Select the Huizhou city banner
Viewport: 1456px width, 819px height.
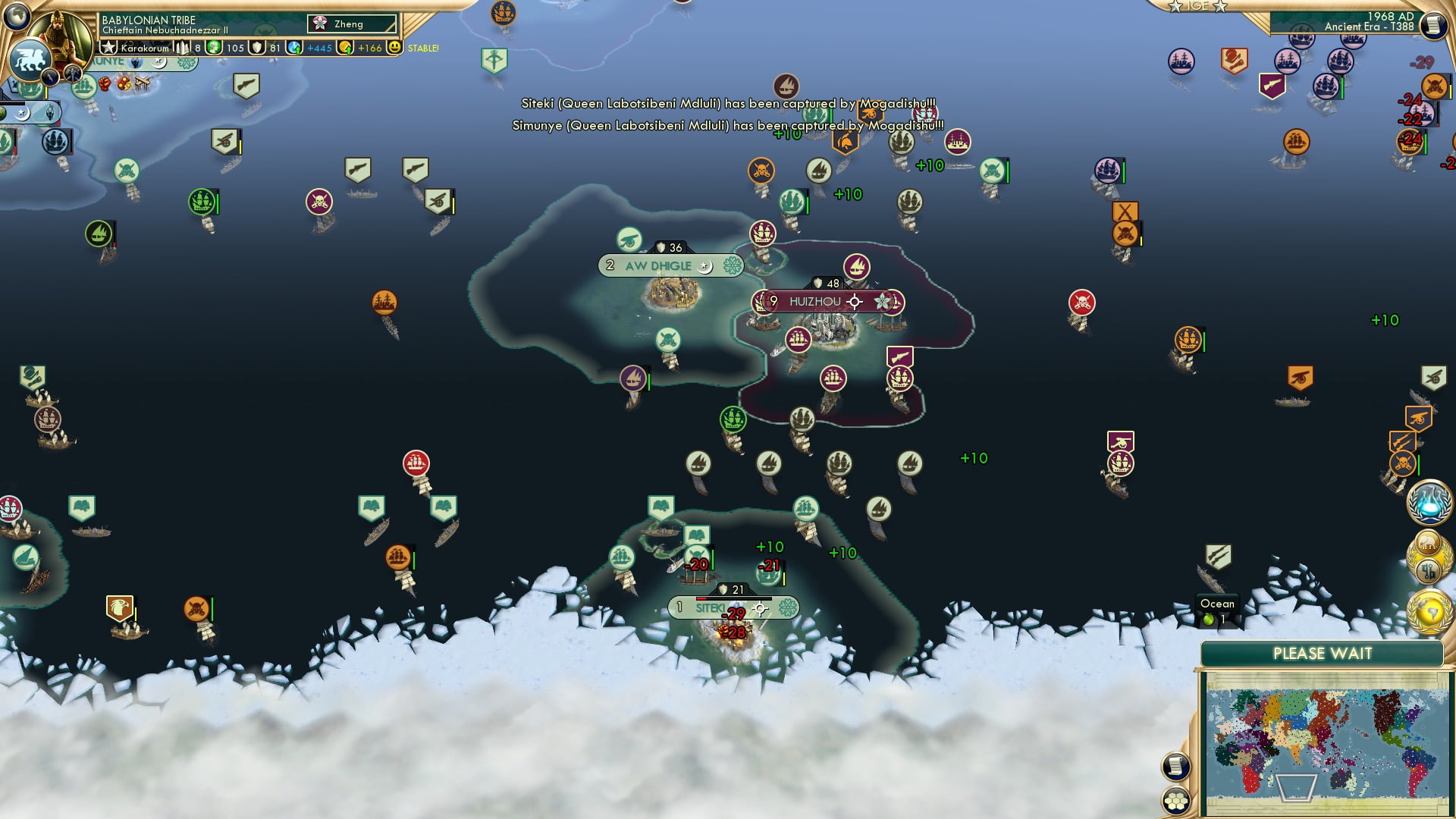(x=826, y=301)
